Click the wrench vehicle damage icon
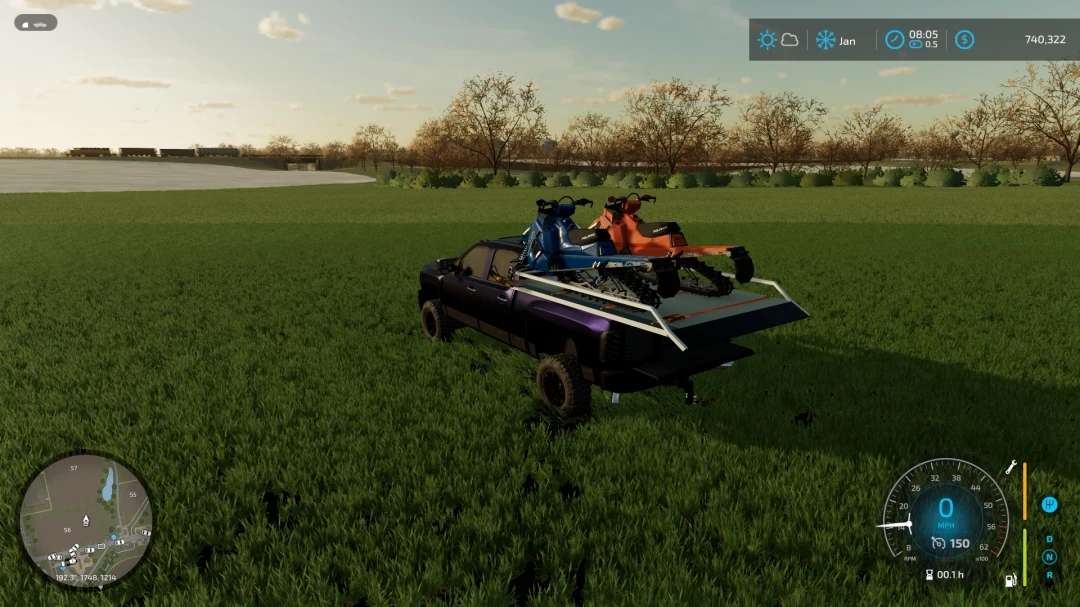This screenshot has height=607, width=1080. pyautogui.click(x=1011, y=467)
